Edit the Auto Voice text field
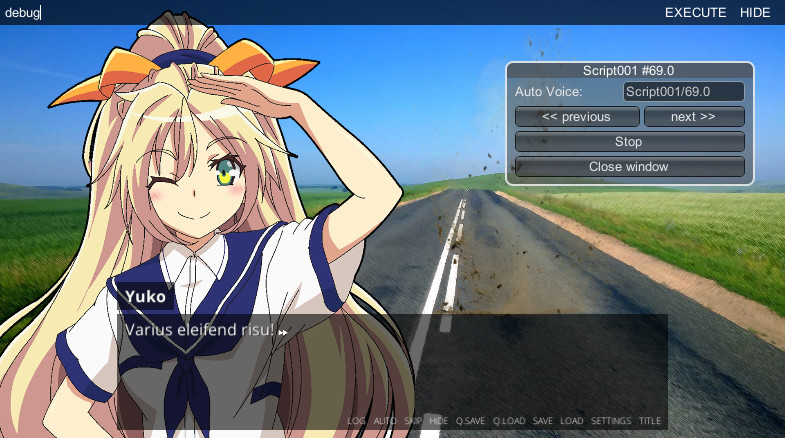Screen dimensions: 785x438 (x=683, y=92)
